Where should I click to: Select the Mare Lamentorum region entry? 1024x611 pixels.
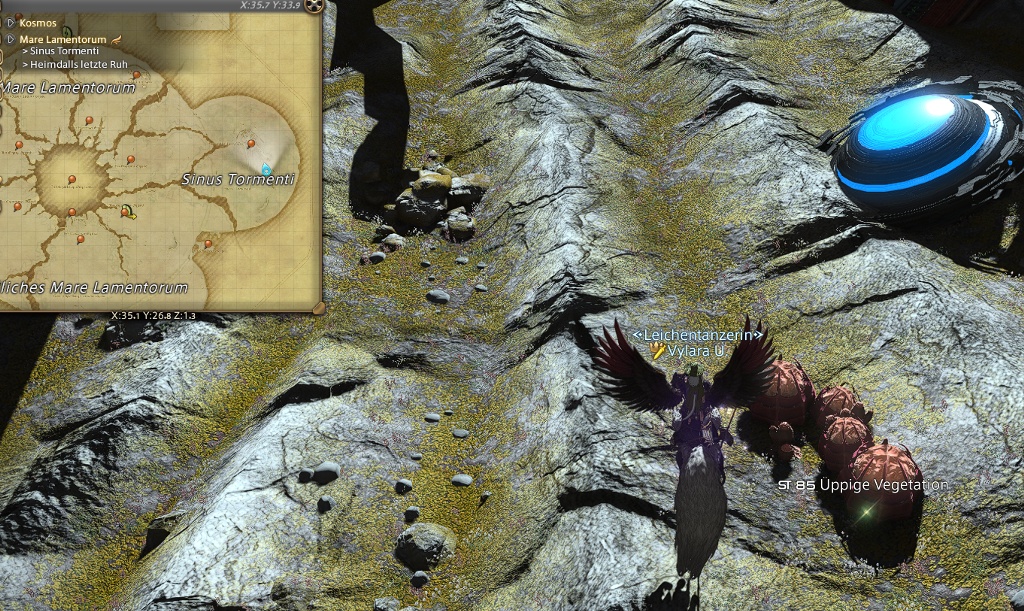62,39
